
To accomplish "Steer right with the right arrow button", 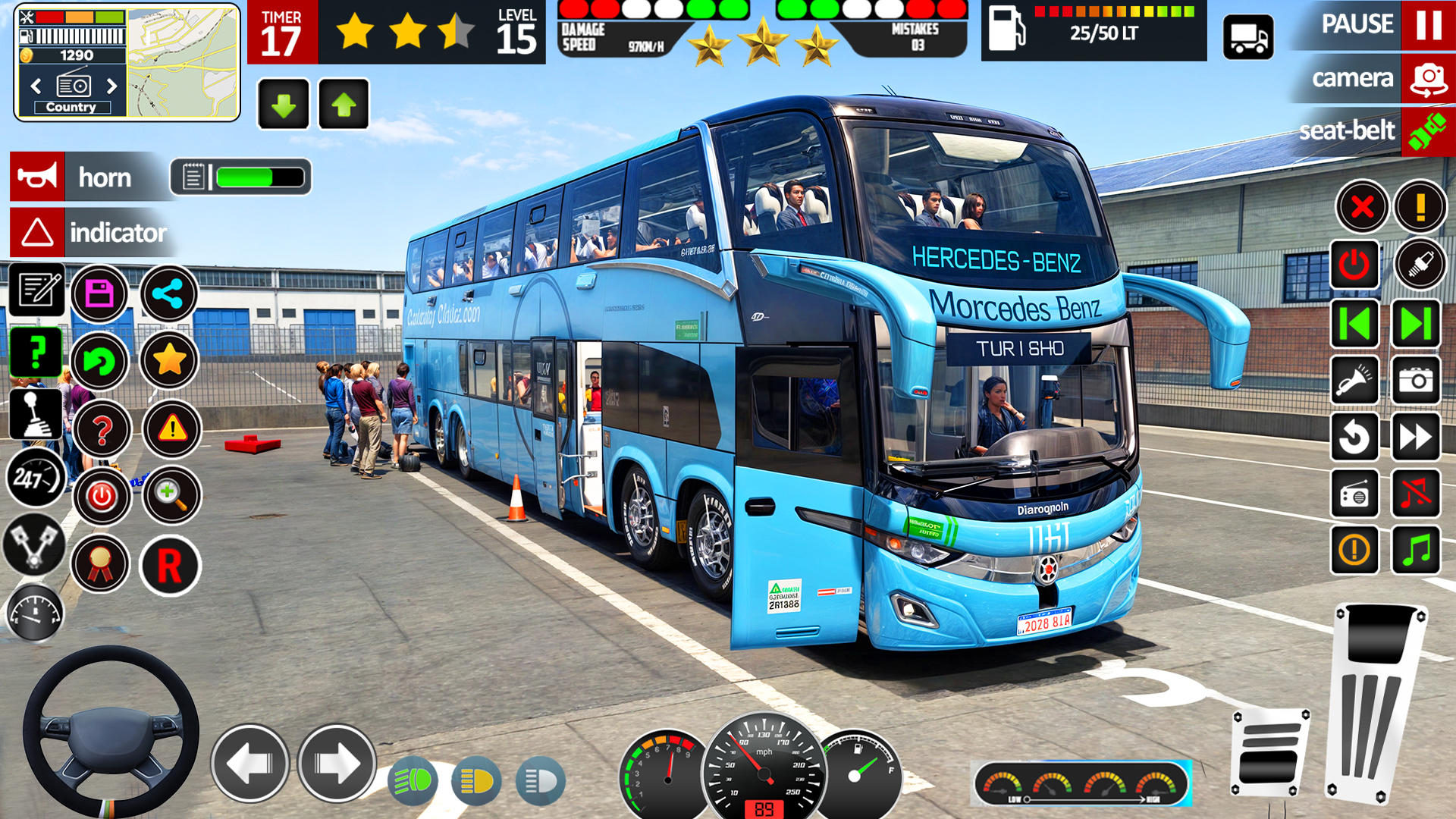I will (337, 763).
